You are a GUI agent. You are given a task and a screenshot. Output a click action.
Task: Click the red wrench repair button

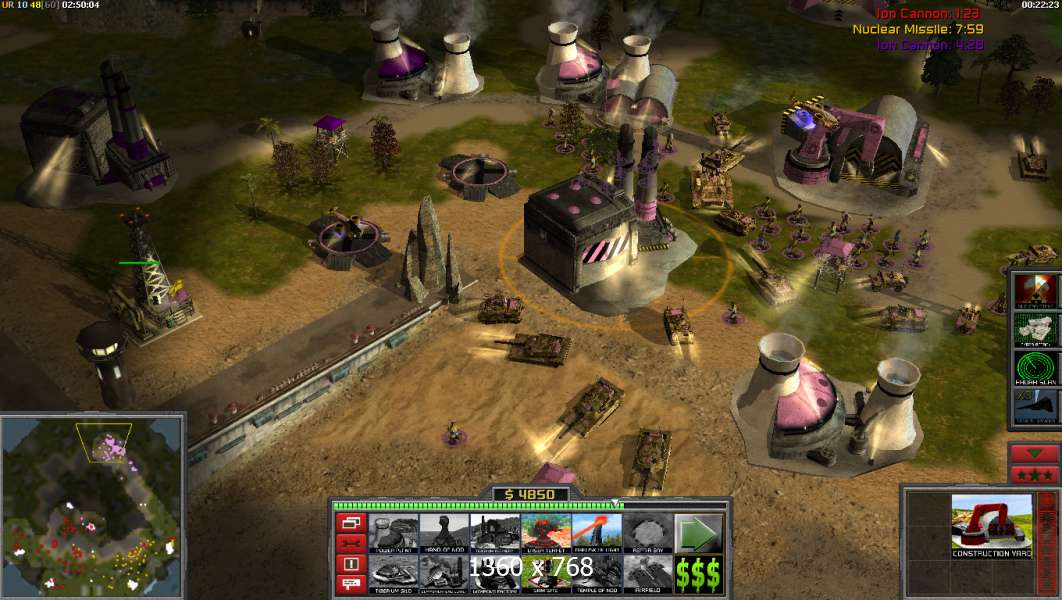(x=351, y=543)
